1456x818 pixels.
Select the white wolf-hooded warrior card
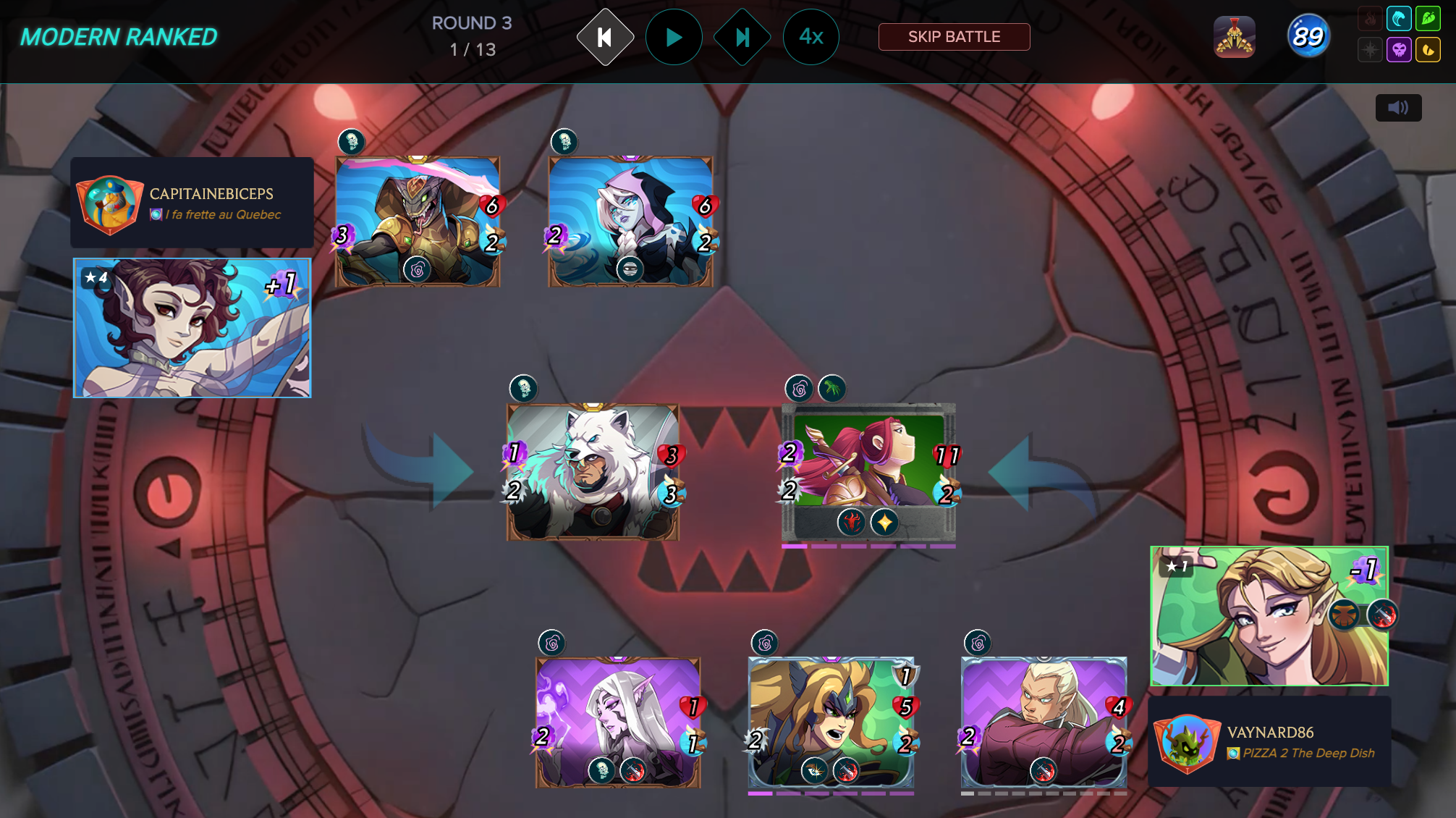point(593,472)
